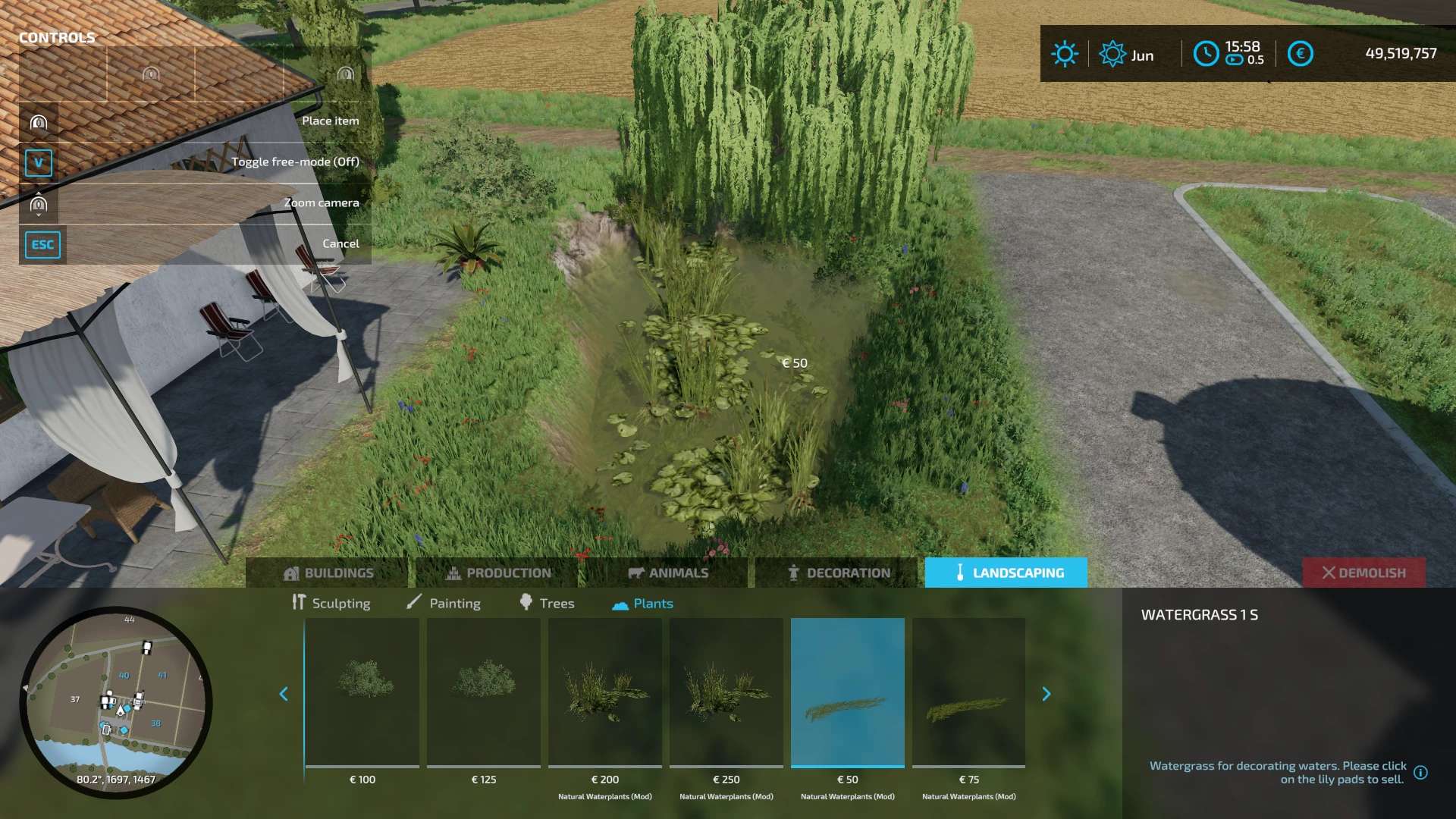The width and height of the screenshot is (1456, 819).
Task: Show the Trees sub-category
Action: 547,603
